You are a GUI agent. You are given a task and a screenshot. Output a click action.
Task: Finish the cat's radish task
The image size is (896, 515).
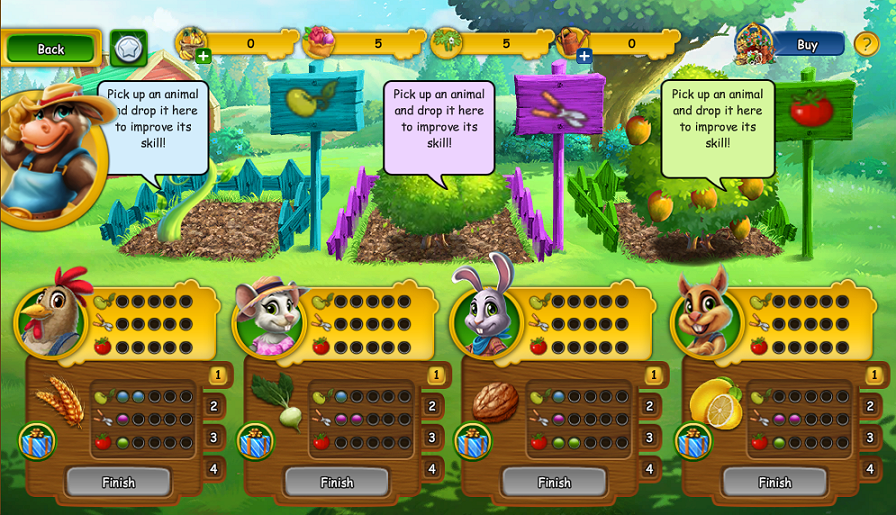click(337, 482)
